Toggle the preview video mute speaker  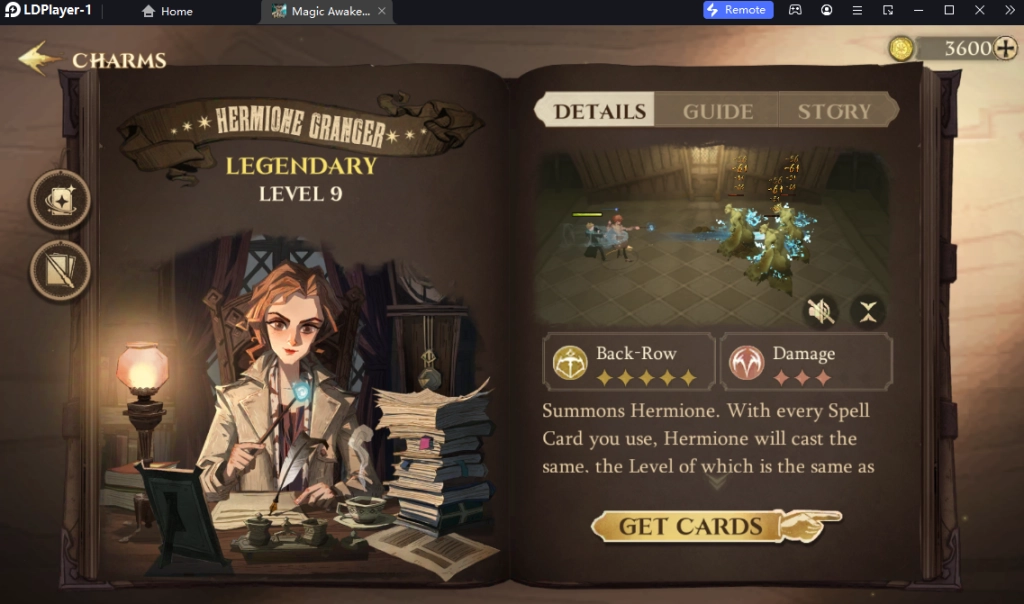[x=821, y=312]
